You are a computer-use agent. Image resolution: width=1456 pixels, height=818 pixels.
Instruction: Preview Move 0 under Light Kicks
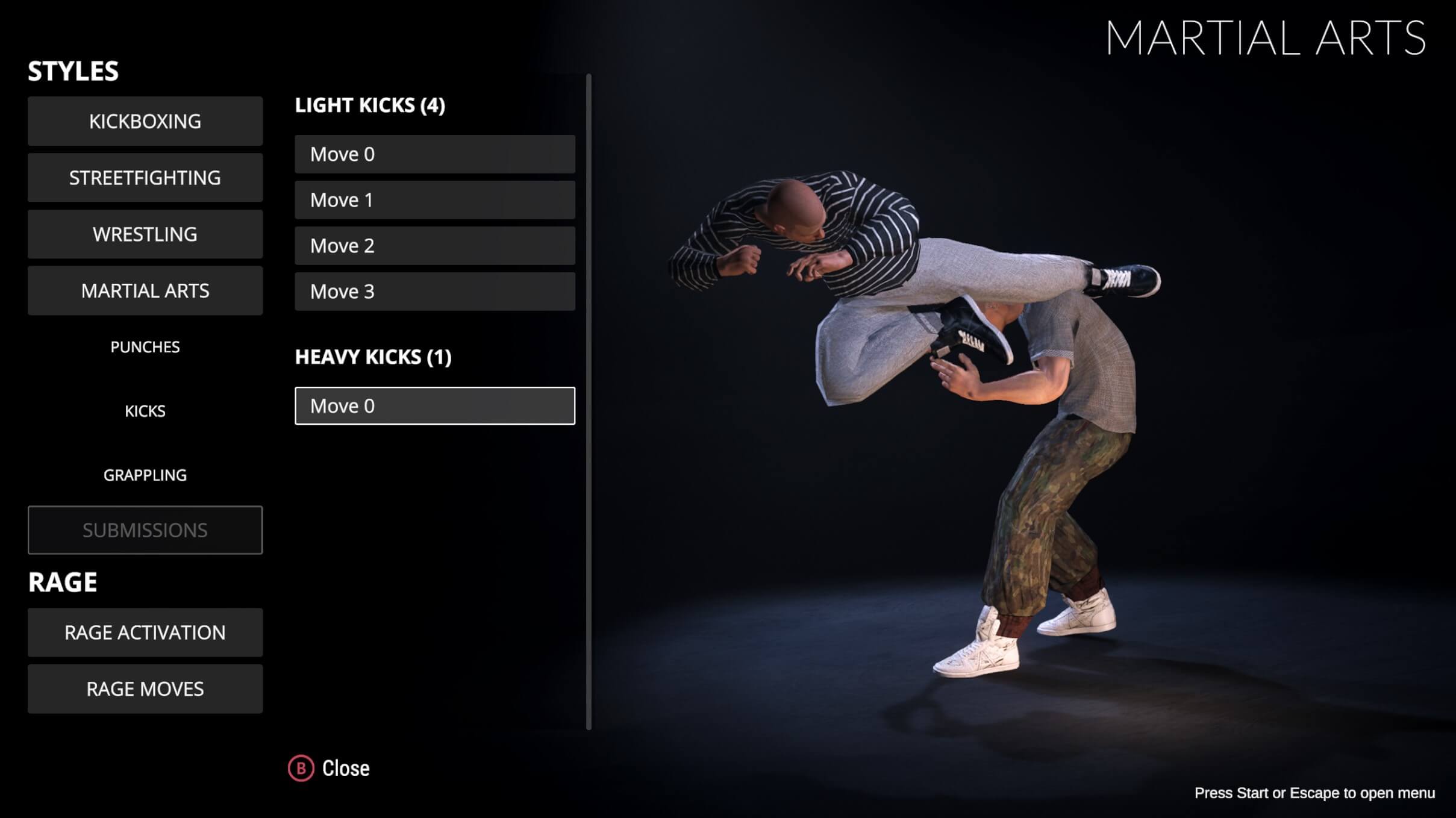(x=434, y=154)
